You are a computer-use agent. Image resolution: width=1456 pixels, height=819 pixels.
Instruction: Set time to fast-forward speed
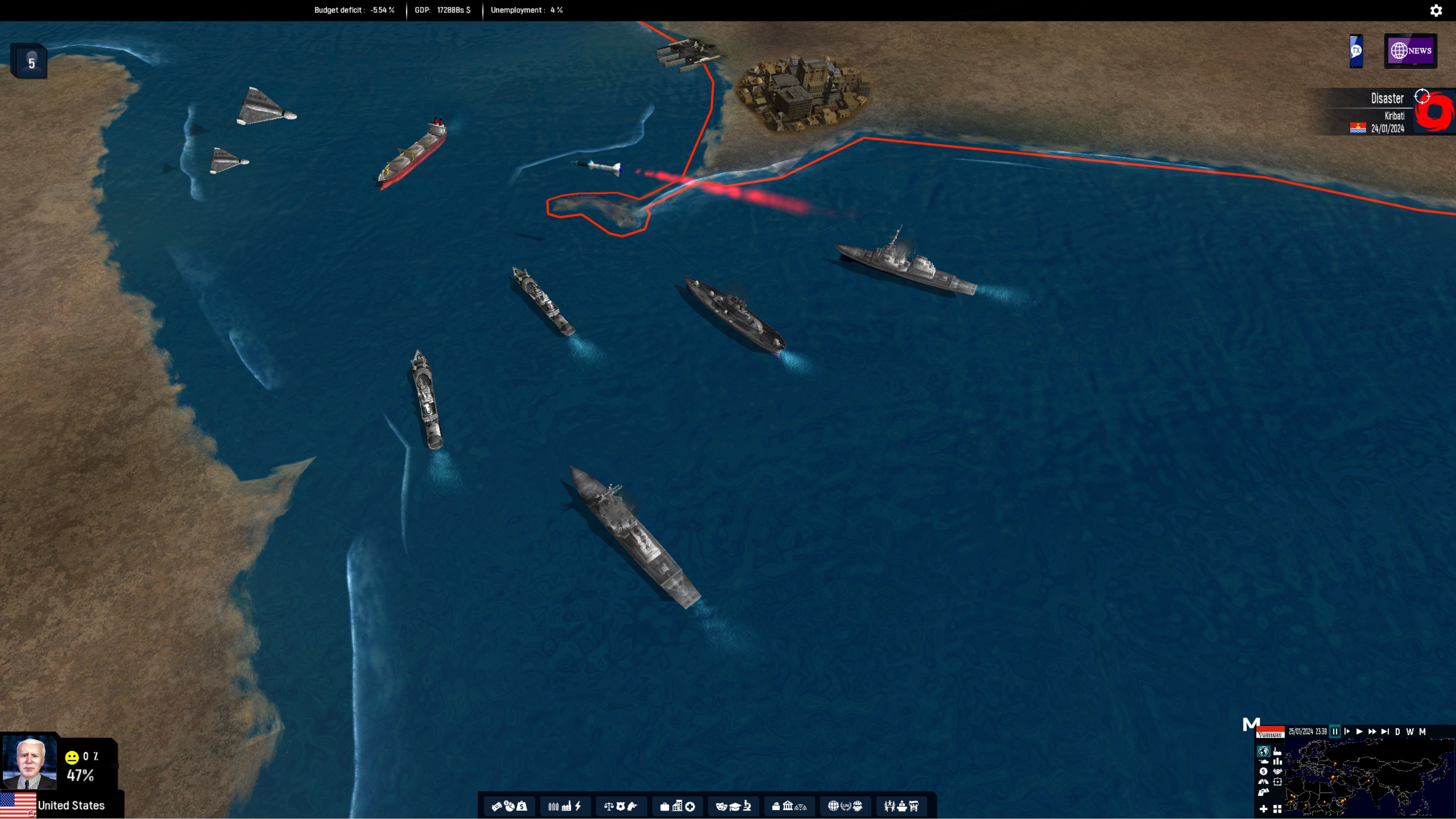click(1372, 731)
